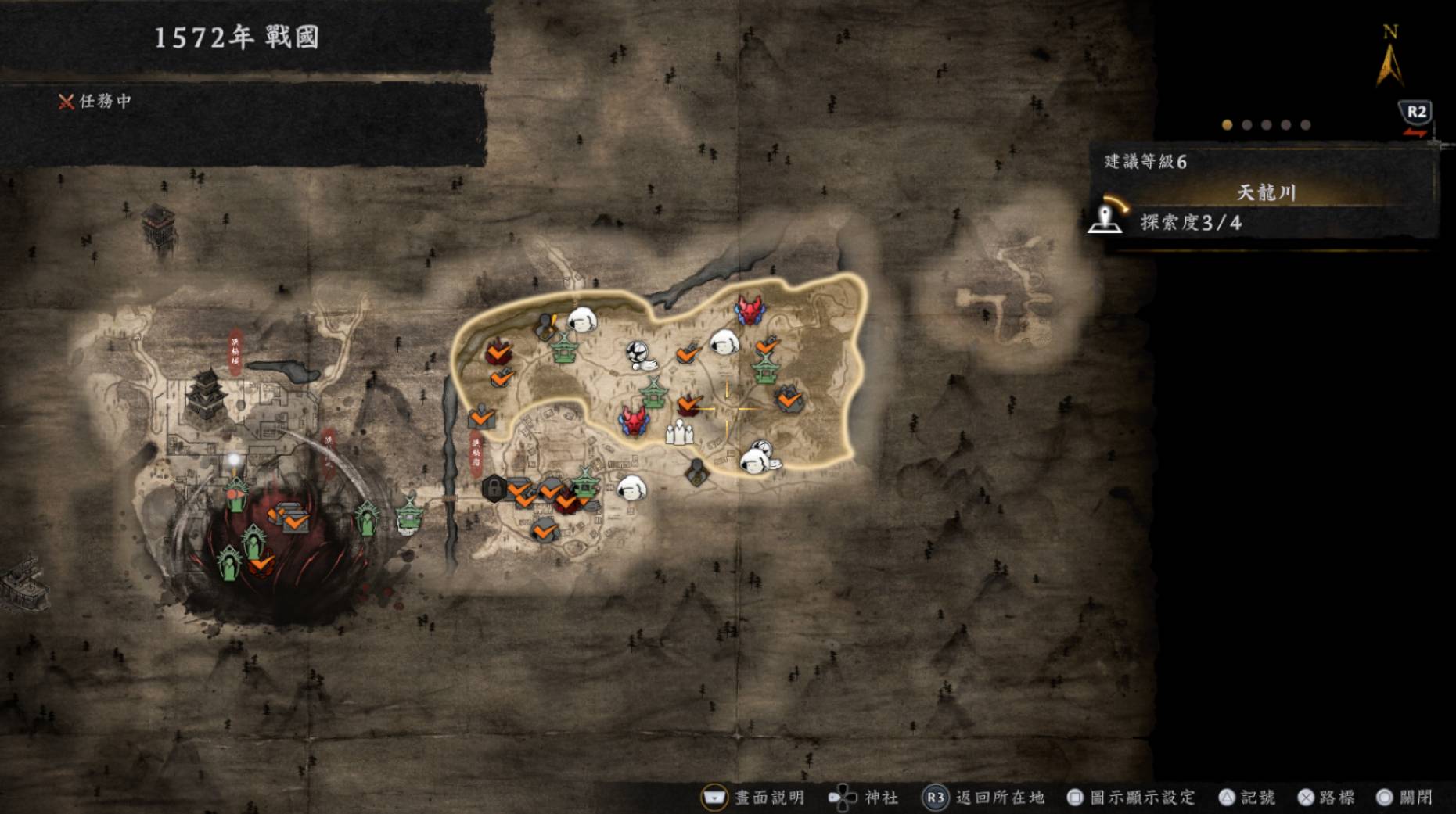Choose the northern red oni mask marker
This screenshot has width=1456, height=814.
(x=750, y=310)
